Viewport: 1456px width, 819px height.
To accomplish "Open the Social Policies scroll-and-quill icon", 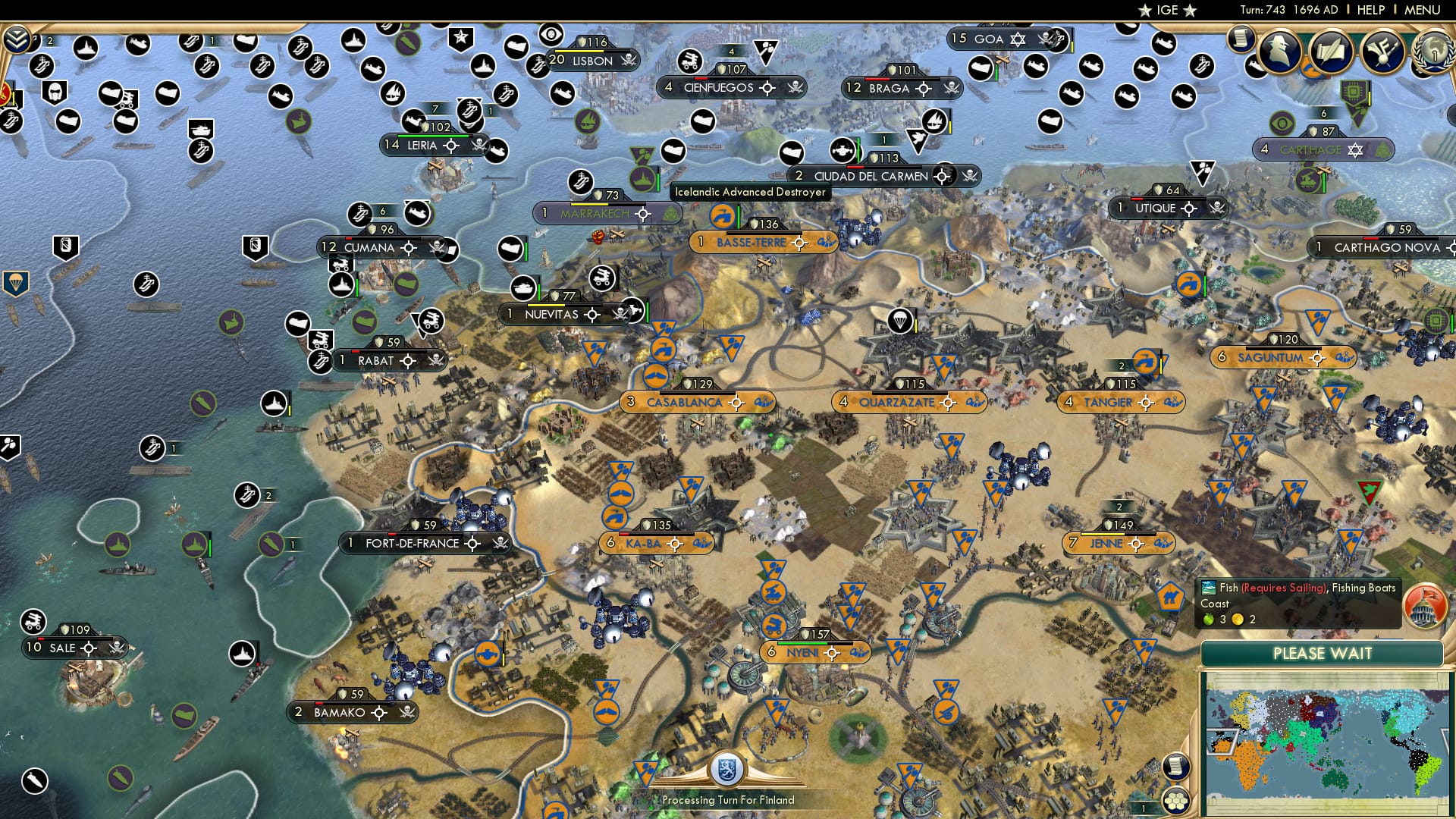I will tap(1331, 52).
